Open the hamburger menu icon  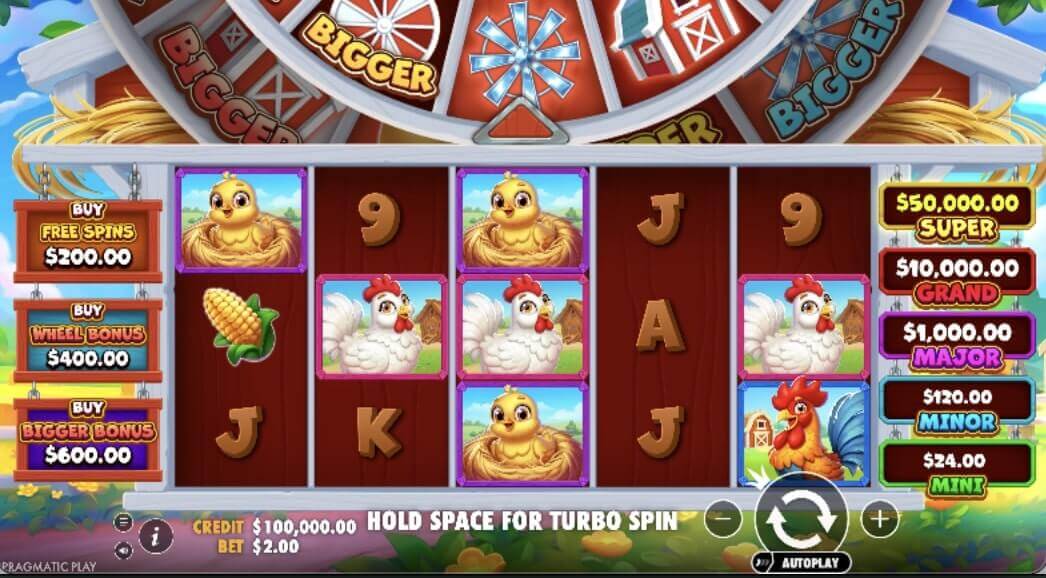[123, 521]
